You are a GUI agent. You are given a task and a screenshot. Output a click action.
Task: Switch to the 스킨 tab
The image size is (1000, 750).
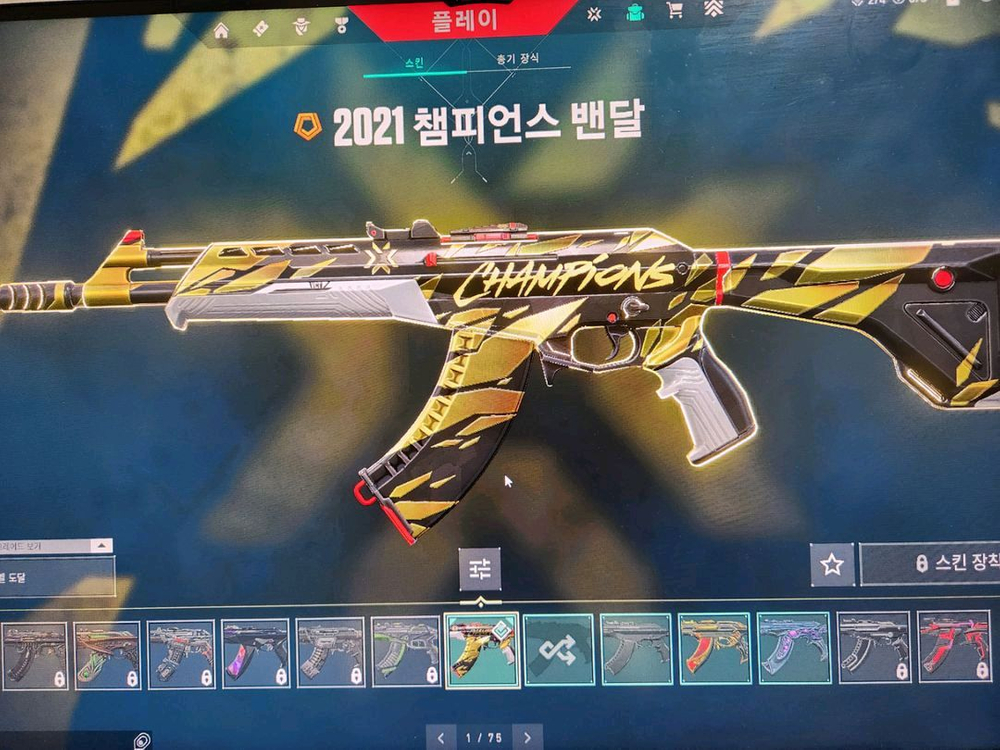pyautogui.click(x=413, y=62)
